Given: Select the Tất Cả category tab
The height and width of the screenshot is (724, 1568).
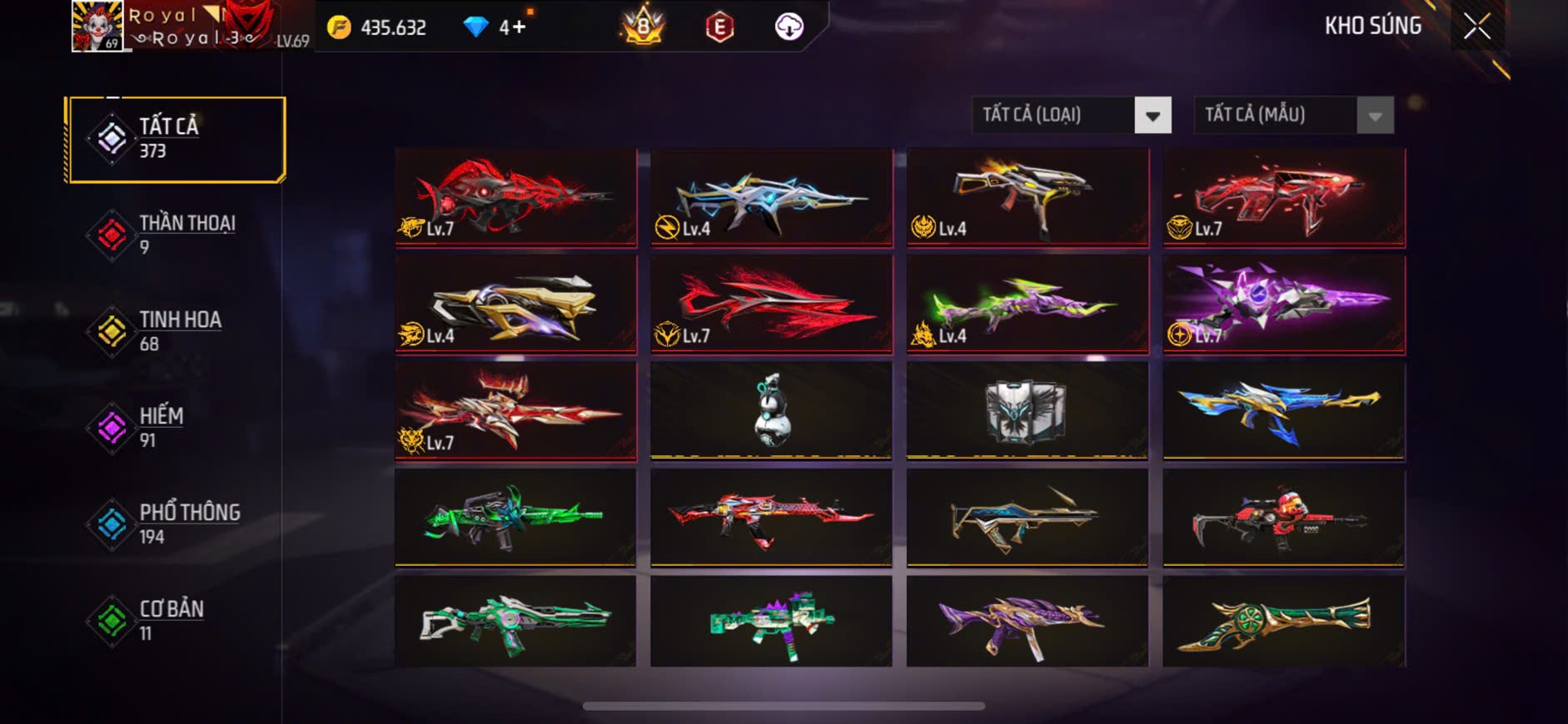Looking at the screenshot, I should [176, 139].
